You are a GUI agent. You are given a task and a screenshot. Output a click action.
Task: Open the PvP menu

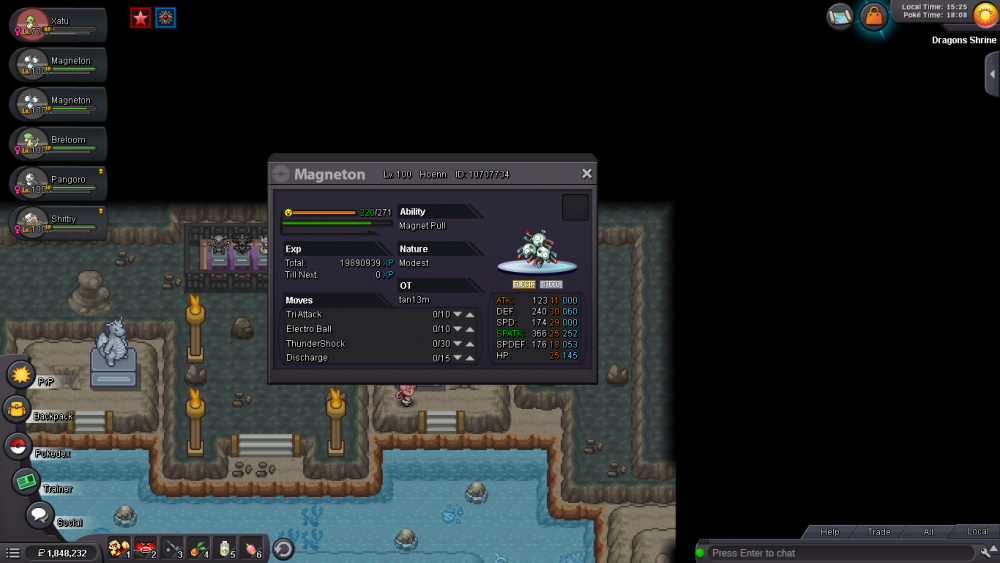click(21, 375)
